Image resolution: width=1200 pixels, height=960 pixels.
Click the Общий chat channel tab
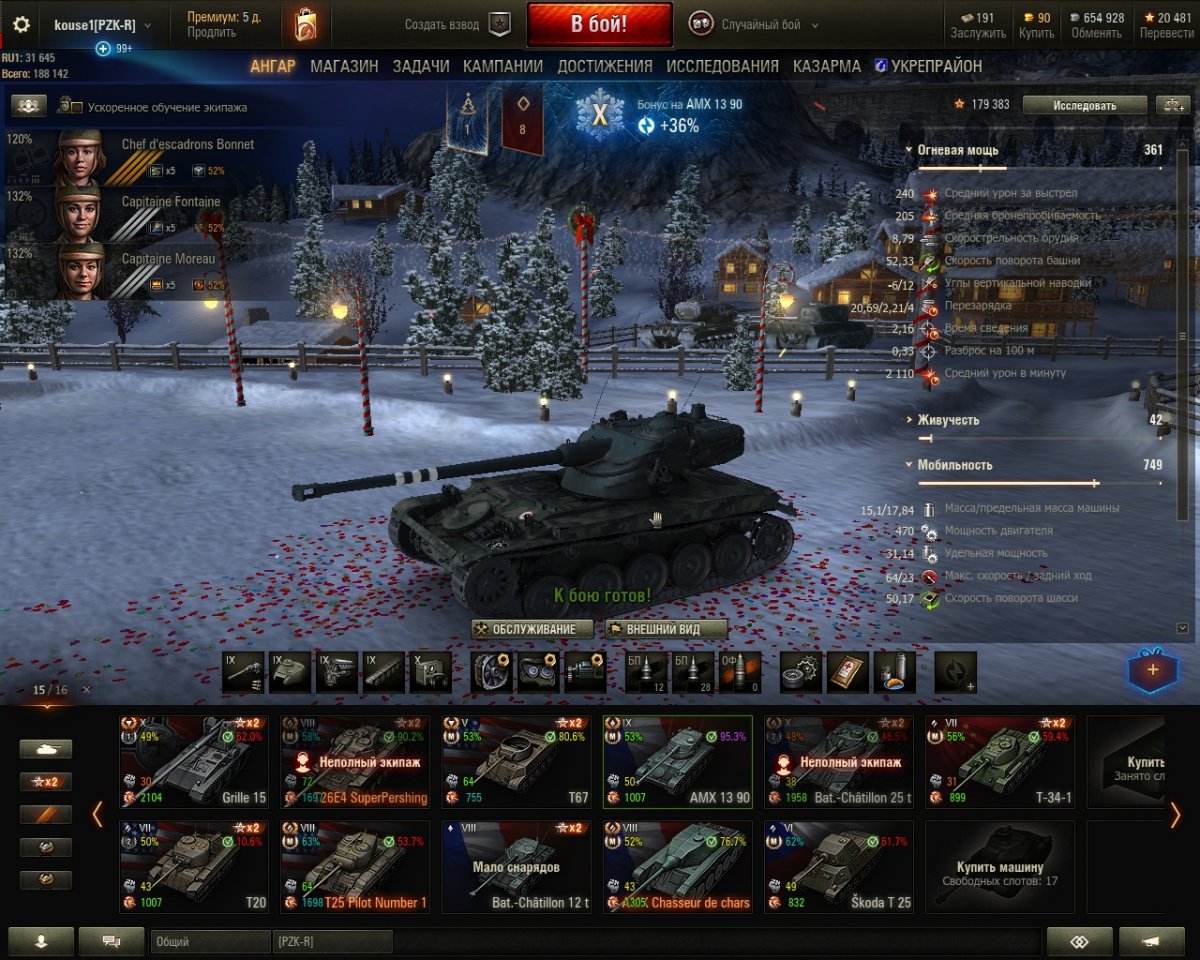[x=210, y=941]
